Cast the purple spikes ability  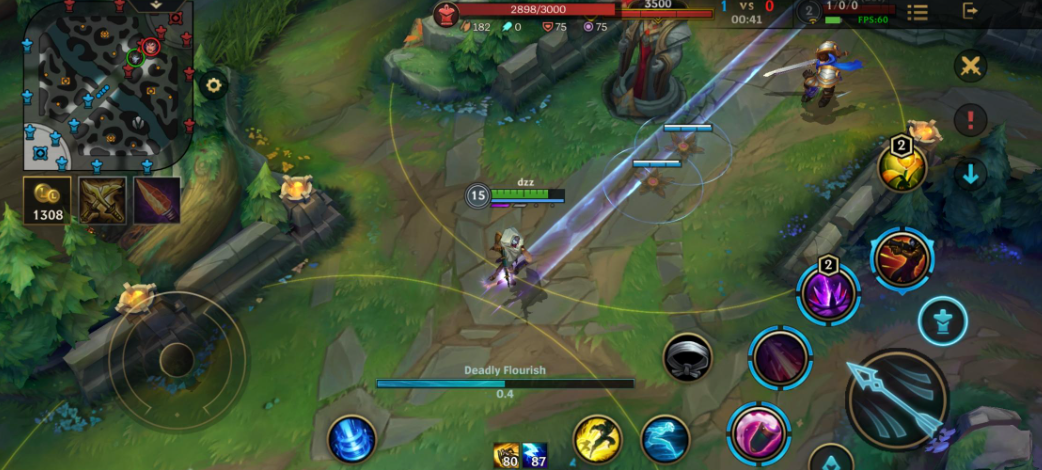(828, 295)
